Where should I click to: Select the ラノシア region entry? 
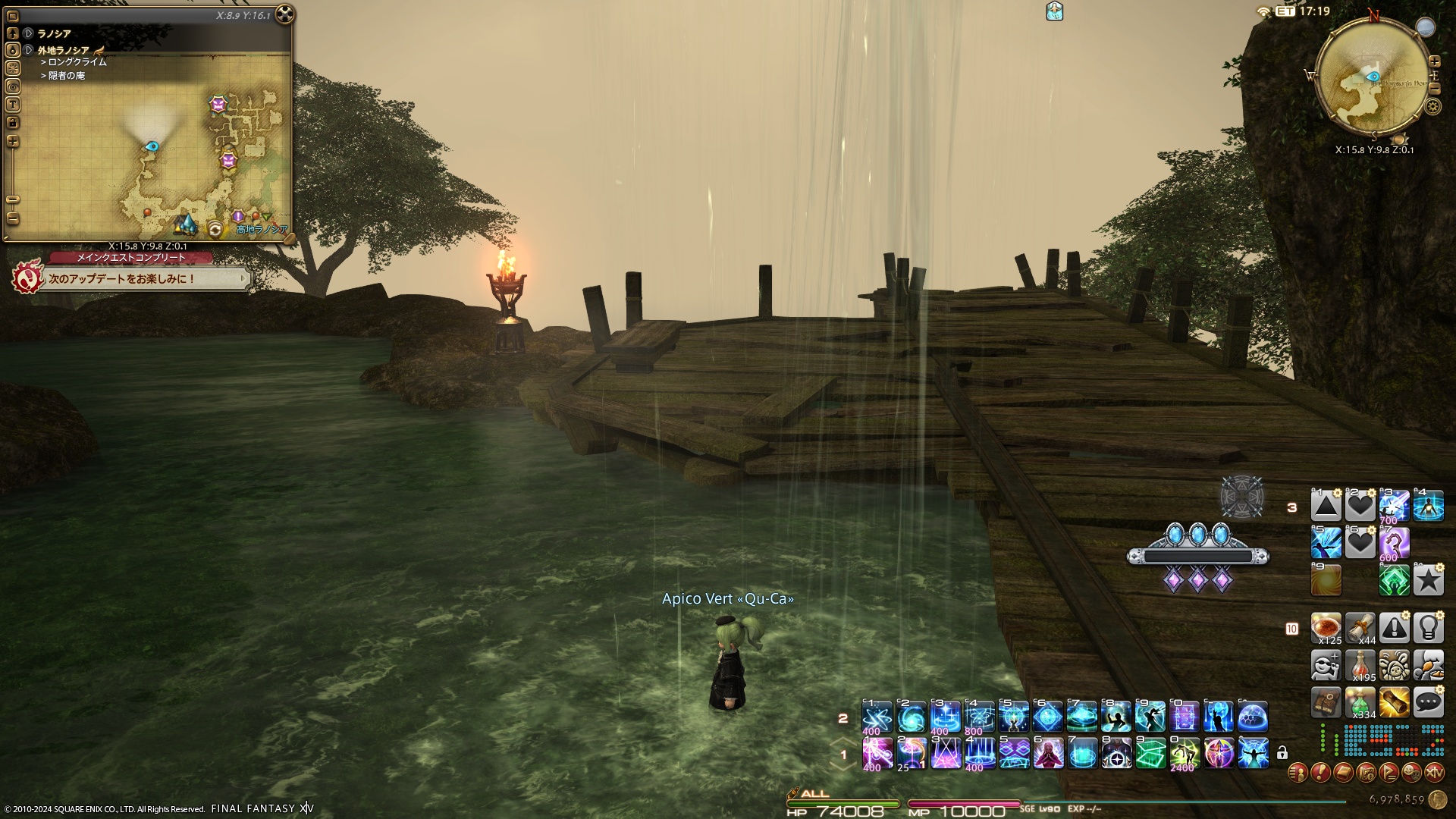click(x=54, y=33)
